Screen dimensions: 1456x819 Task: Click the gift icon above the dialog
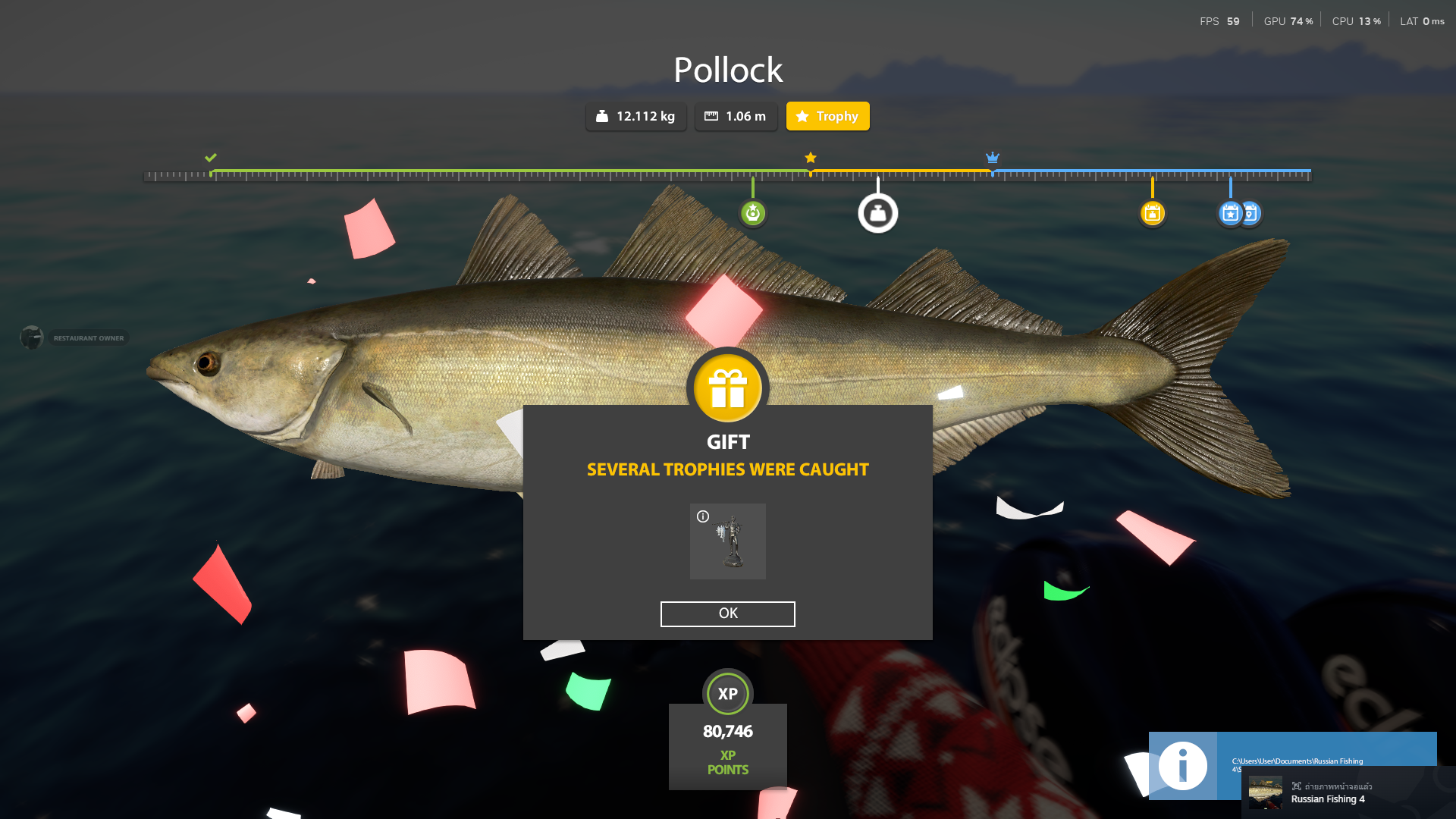tap(727, 387)
